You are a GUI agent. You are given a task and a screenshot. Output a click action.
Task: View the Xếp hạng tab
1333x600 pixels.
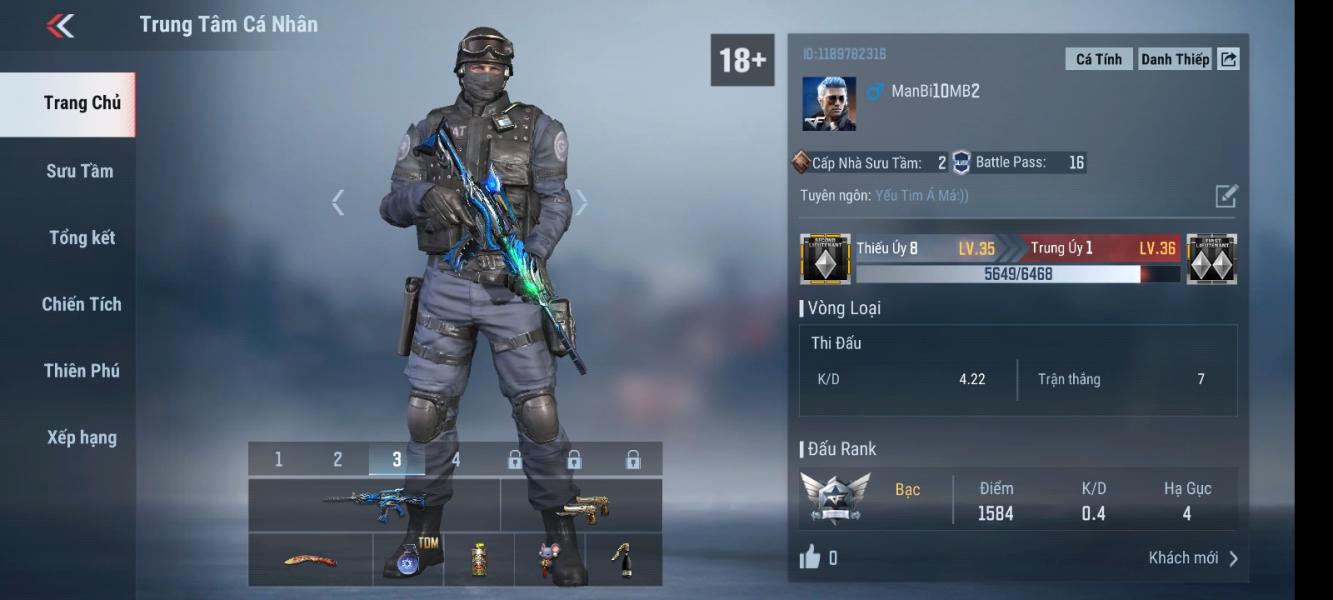(x=81, y=437)
